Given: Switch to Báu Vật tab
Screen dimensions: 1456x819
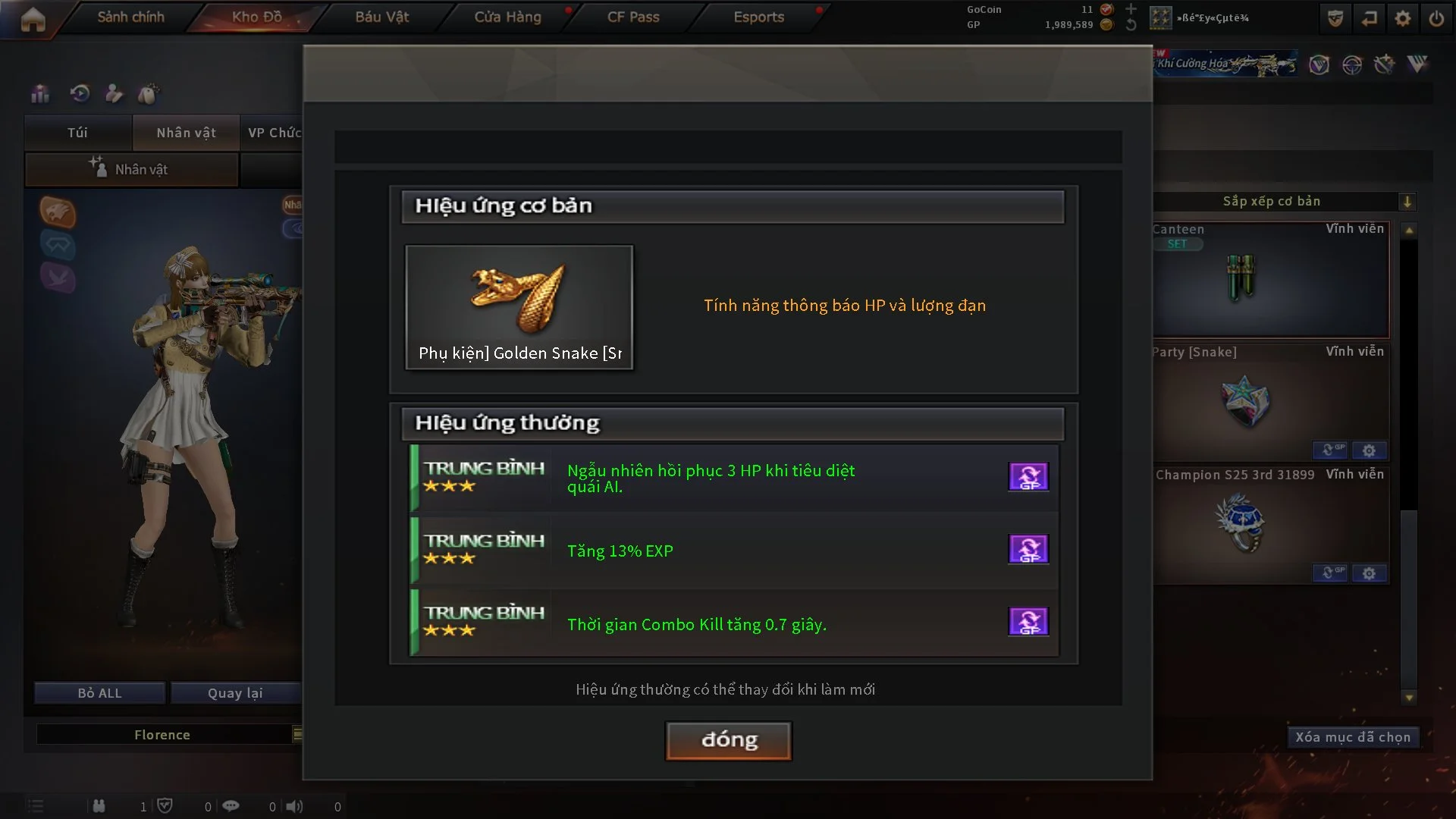Looking at the screenshot, I should [x=382, y=17].
